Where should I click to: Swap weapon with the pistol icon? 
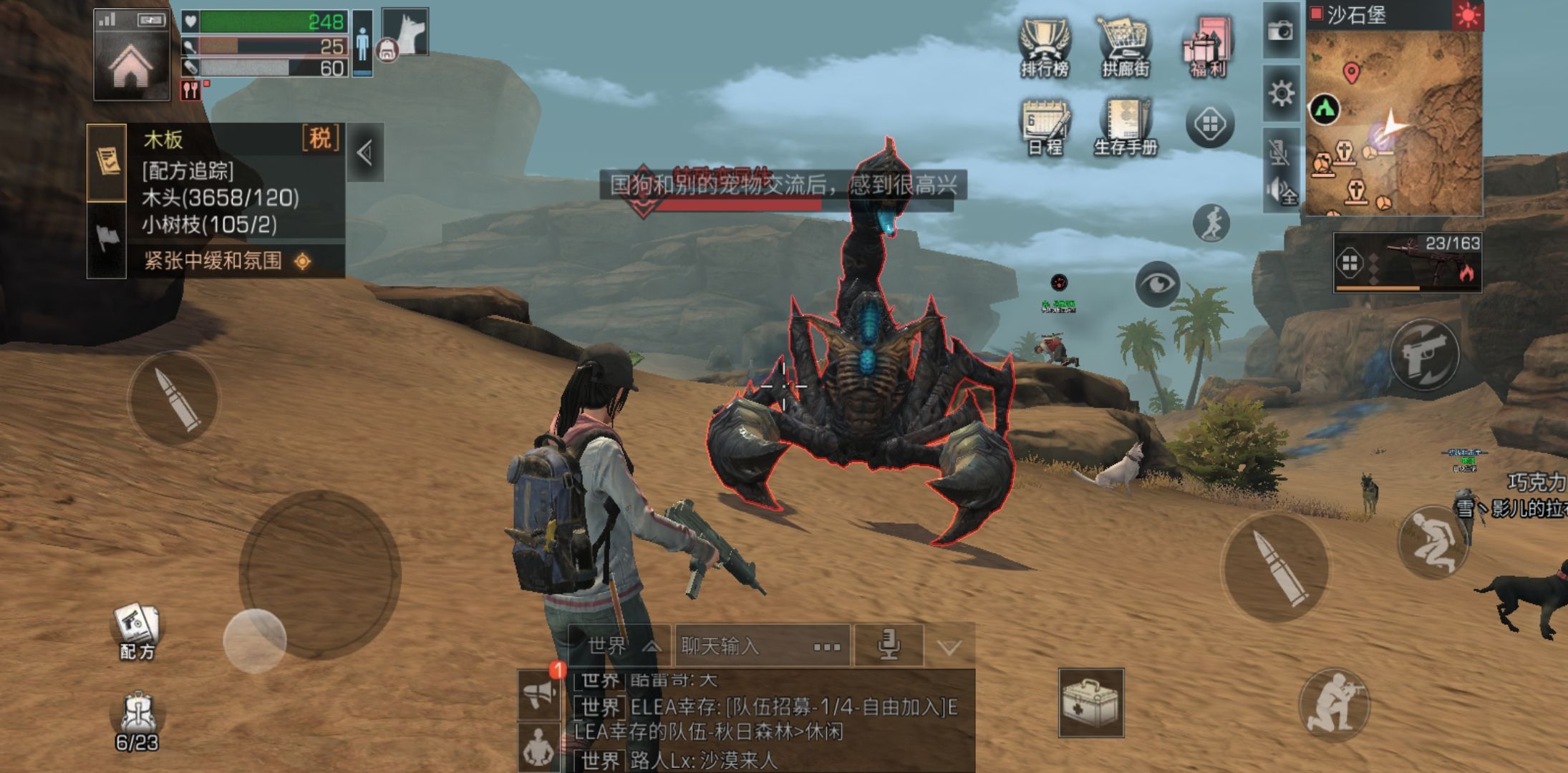tap(1424, 355)
